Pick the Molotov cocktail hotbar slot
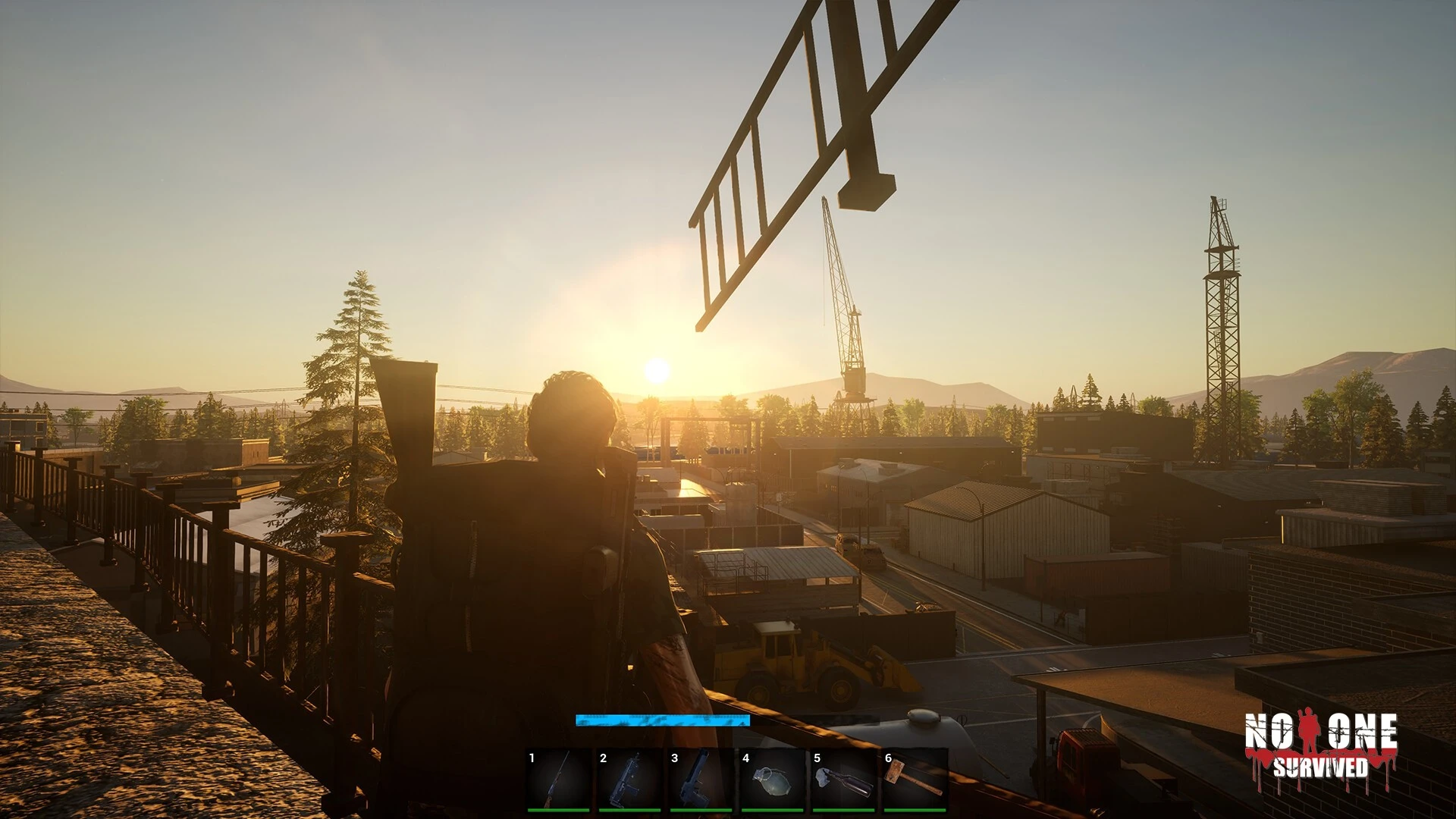This screenshot has height=819, width=1456. pos(843,780)
